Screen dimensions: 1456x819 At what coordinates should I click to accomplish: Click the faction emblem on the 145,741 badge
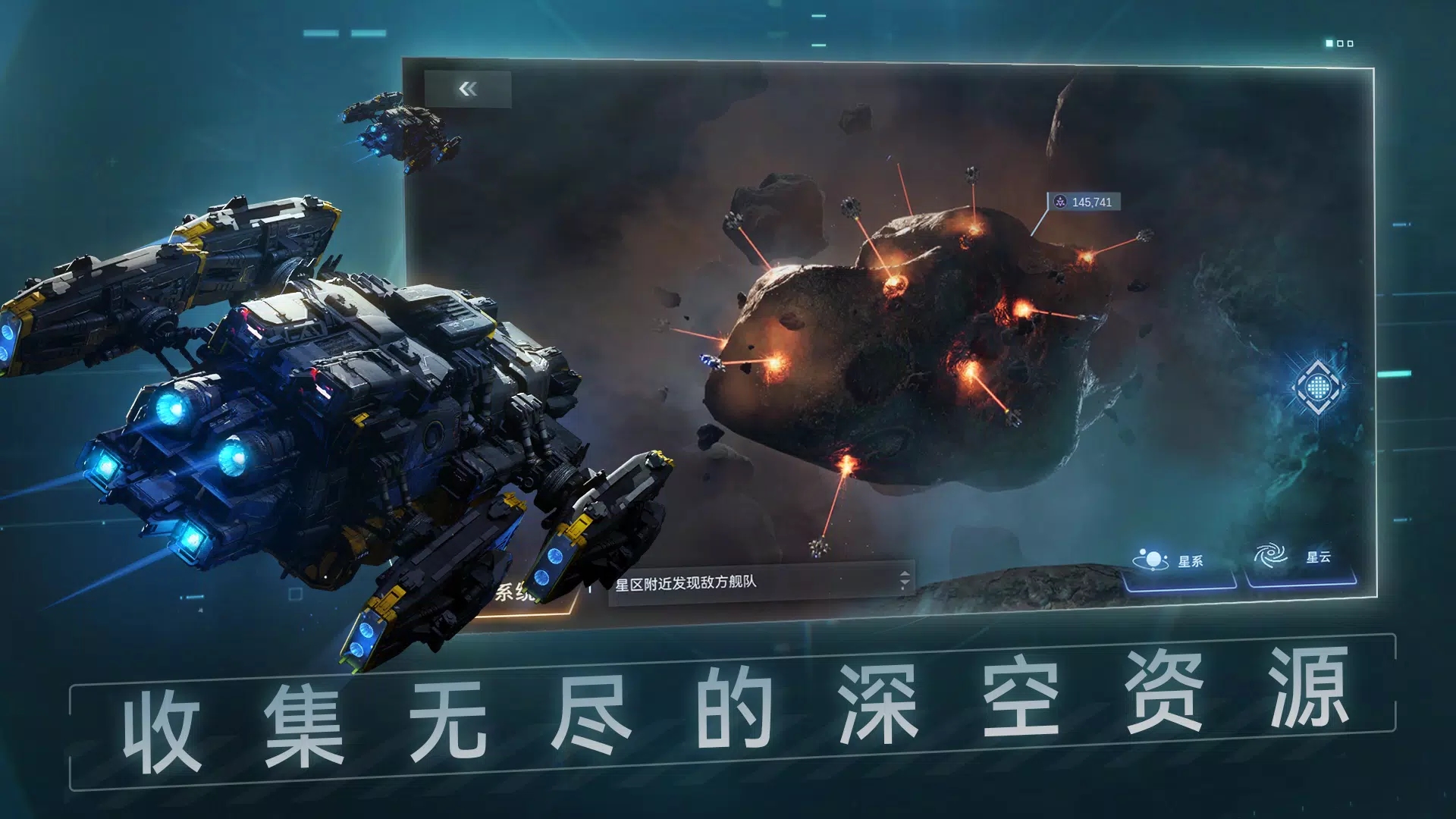[1061, 202]
